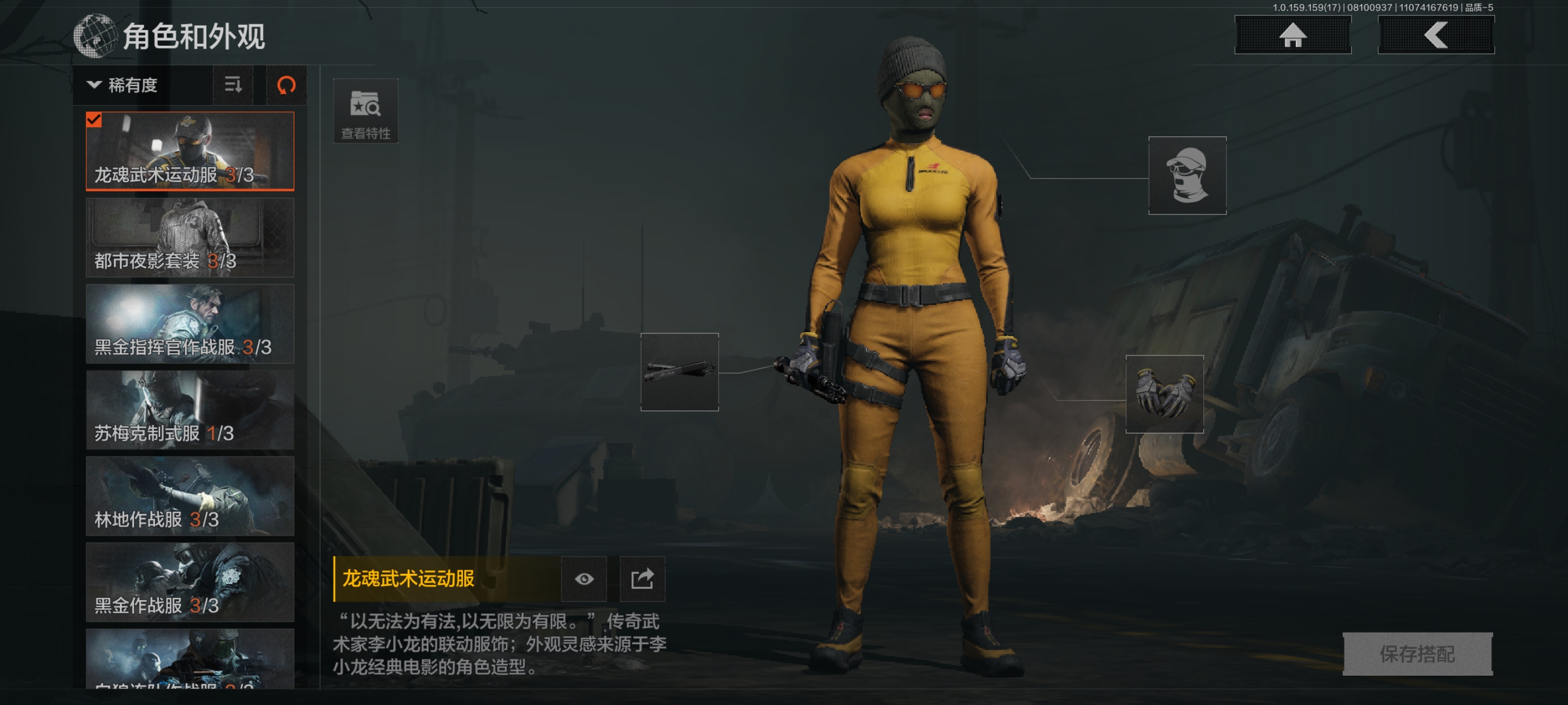This screenshot has height=705, width=1568.
Task: Open 查看特性 to view traits
Action: [365, 112]
